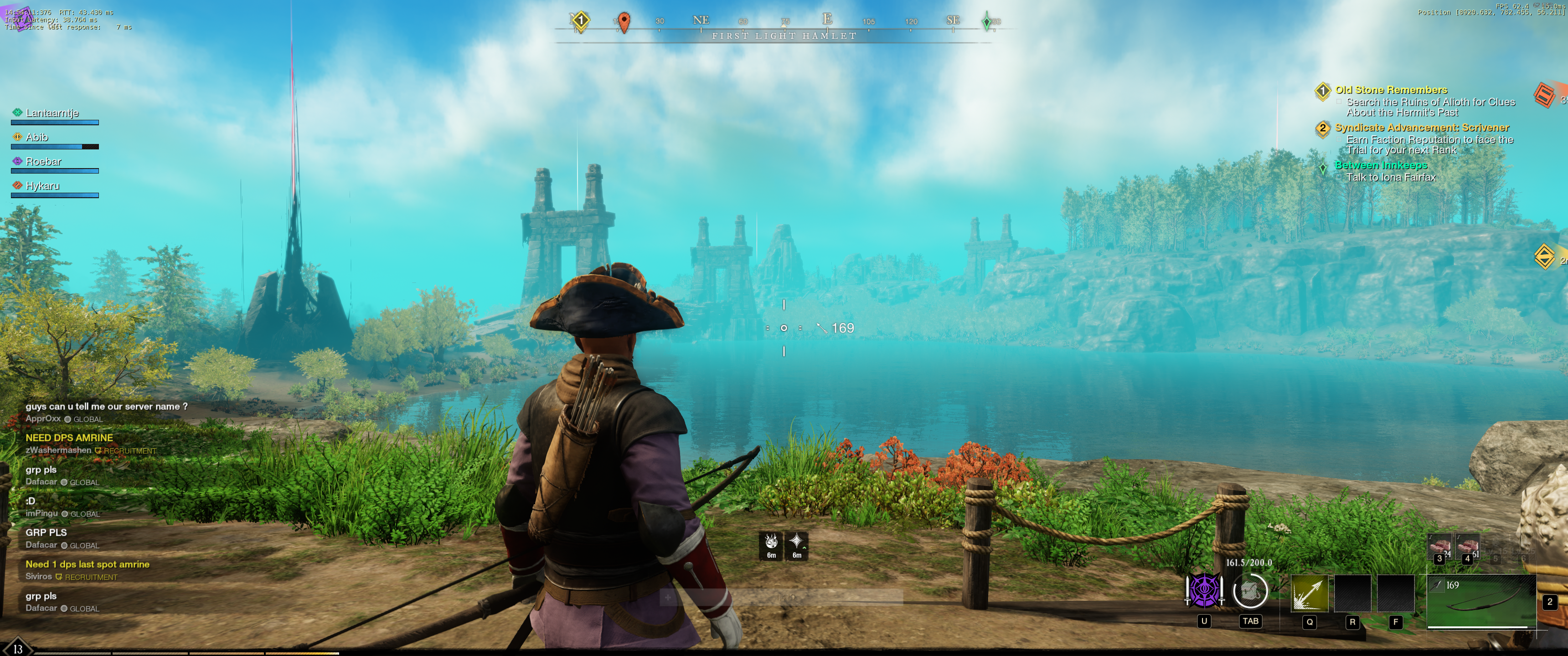This screenshot has height=656, width=1568.
Task: Click the yellow quest 1 compass marker
Action: [581, 21]
